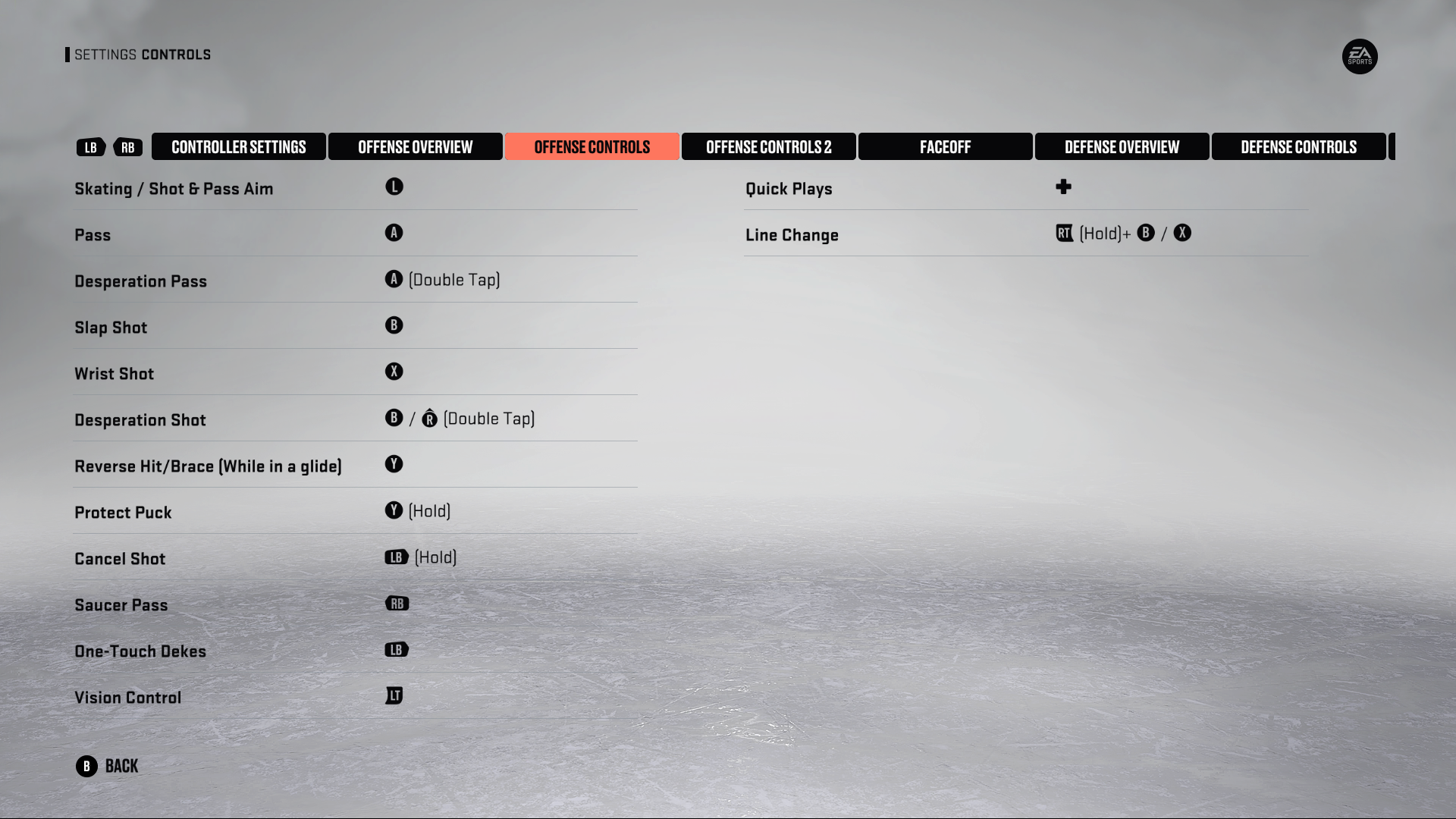The height and width of the screenshot is (819, 1456).
Task: Select the Offense Overview page
Action: pyautogui.click(x=416, y=146)
